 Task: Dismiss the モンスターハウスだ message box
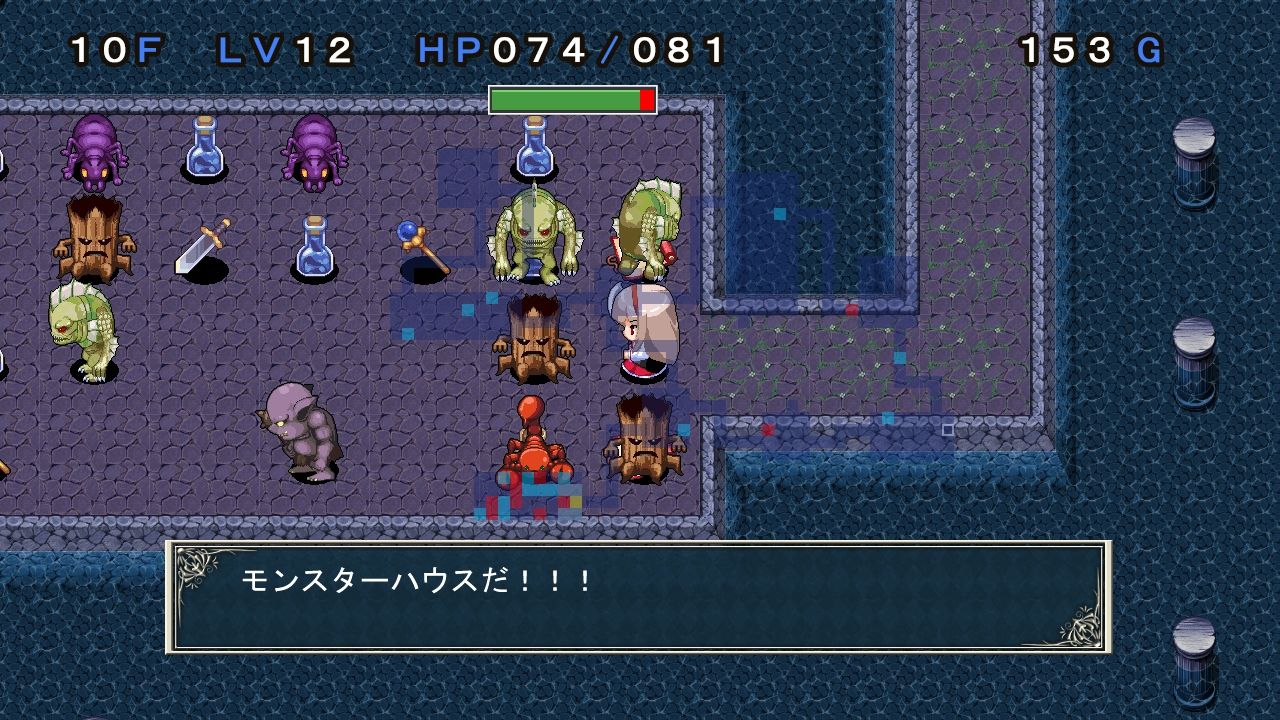[638, 597]
